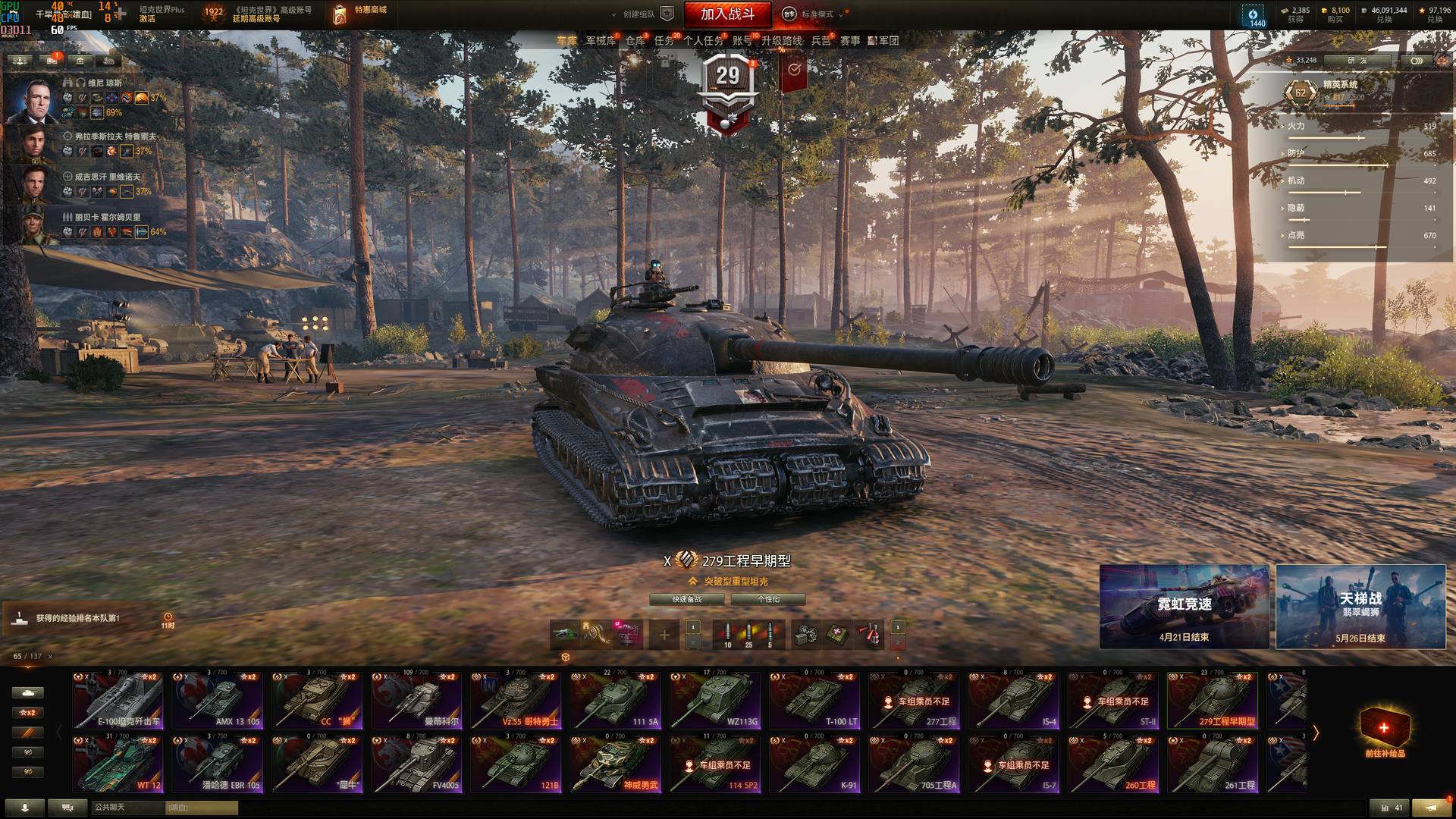1456x819 pixels.
Task: Show next tanks with the carousel right arrow
Action: (1316, 733)
